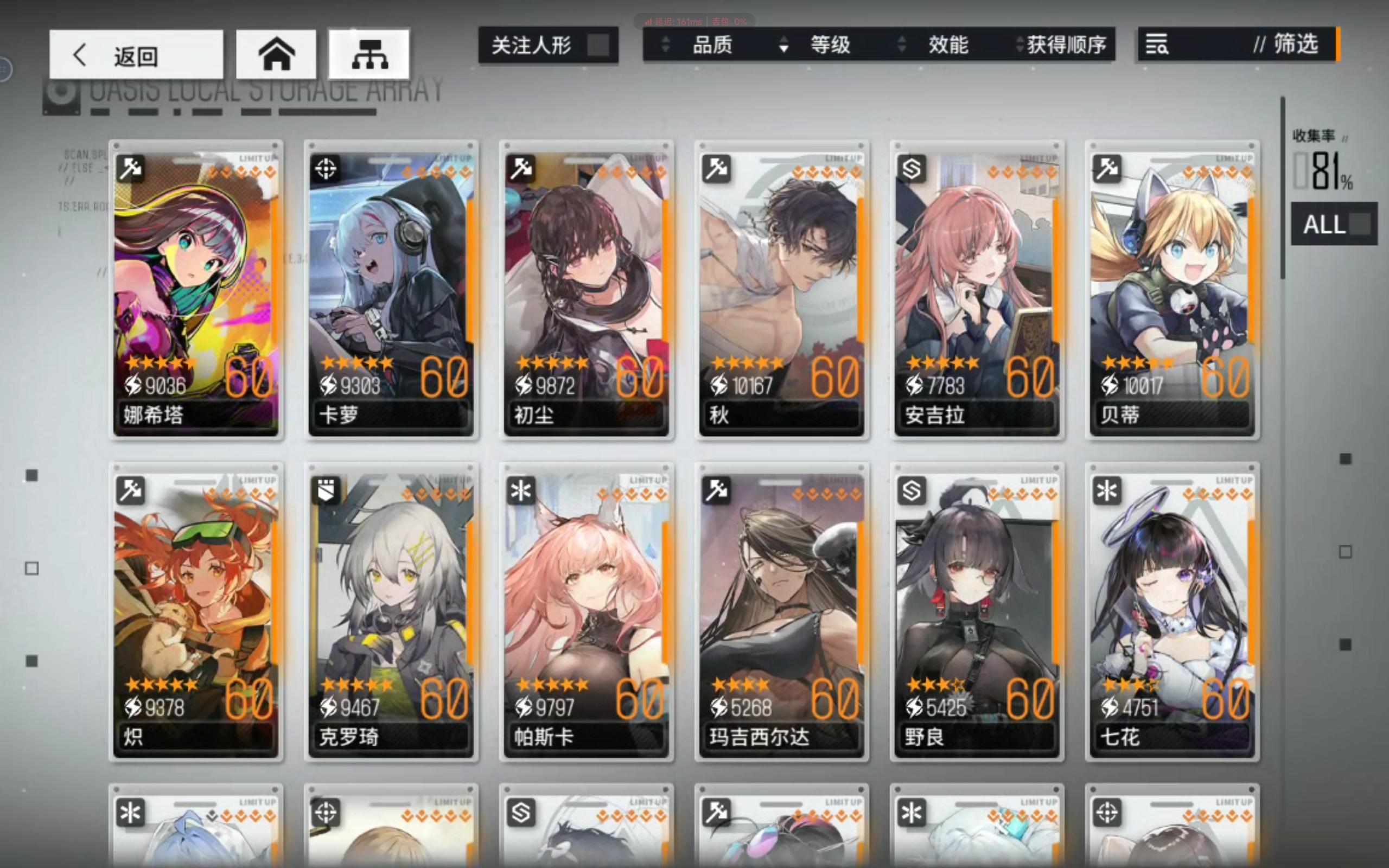Click the S class icon on 安吉拉's card

(x=912, y=168)
